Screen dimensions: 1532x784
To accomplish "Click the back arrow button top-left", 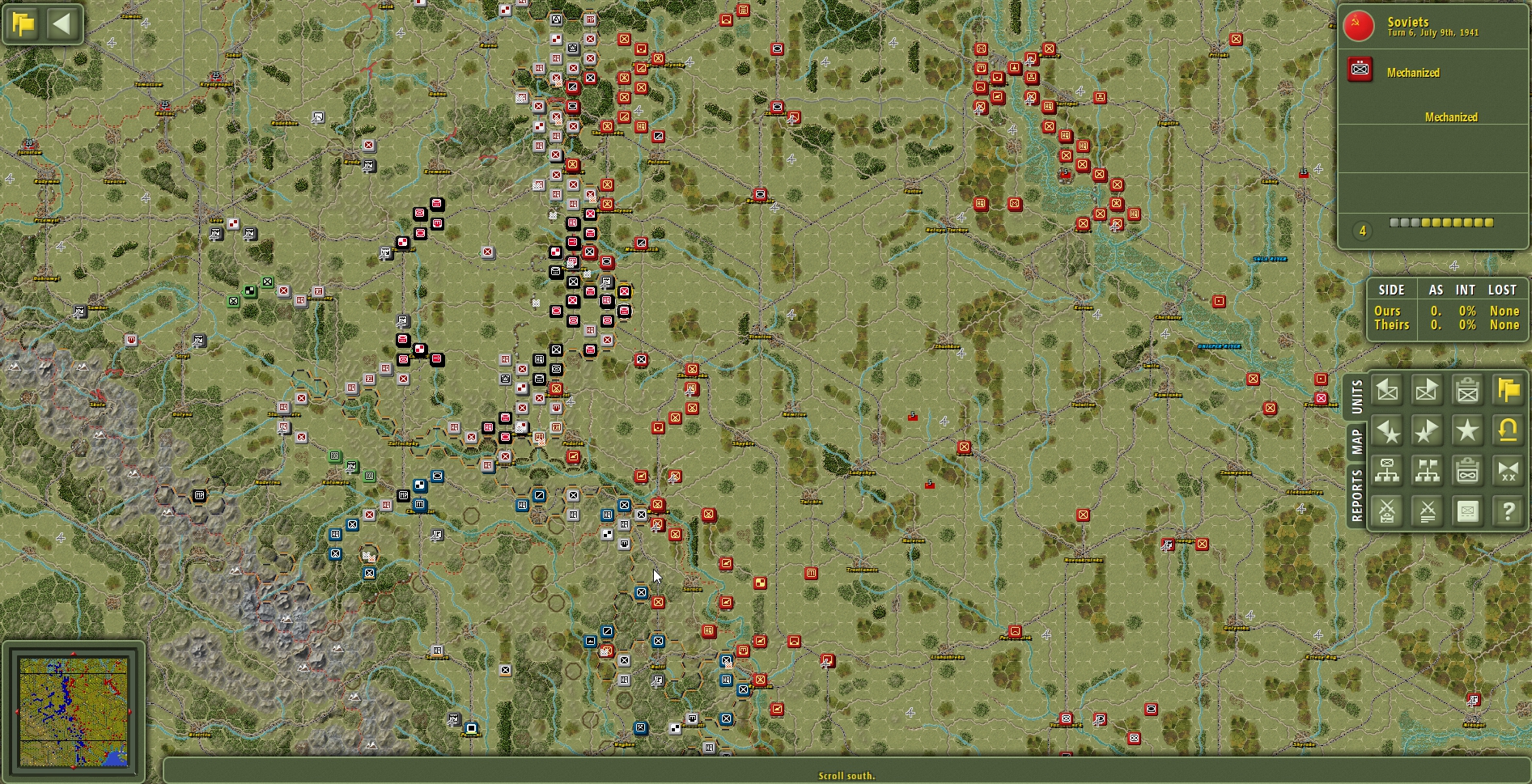I will [x=62, y=23].
